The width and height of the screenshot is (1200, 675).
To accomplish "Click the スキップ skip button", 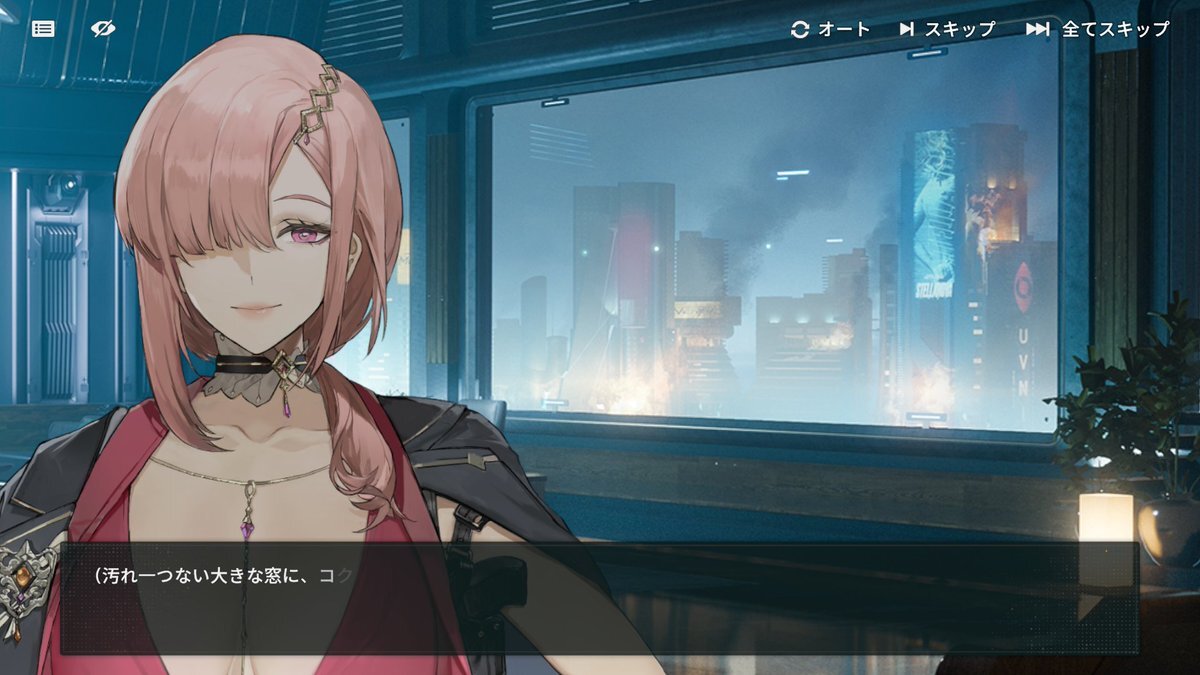I will pos(947,29).
